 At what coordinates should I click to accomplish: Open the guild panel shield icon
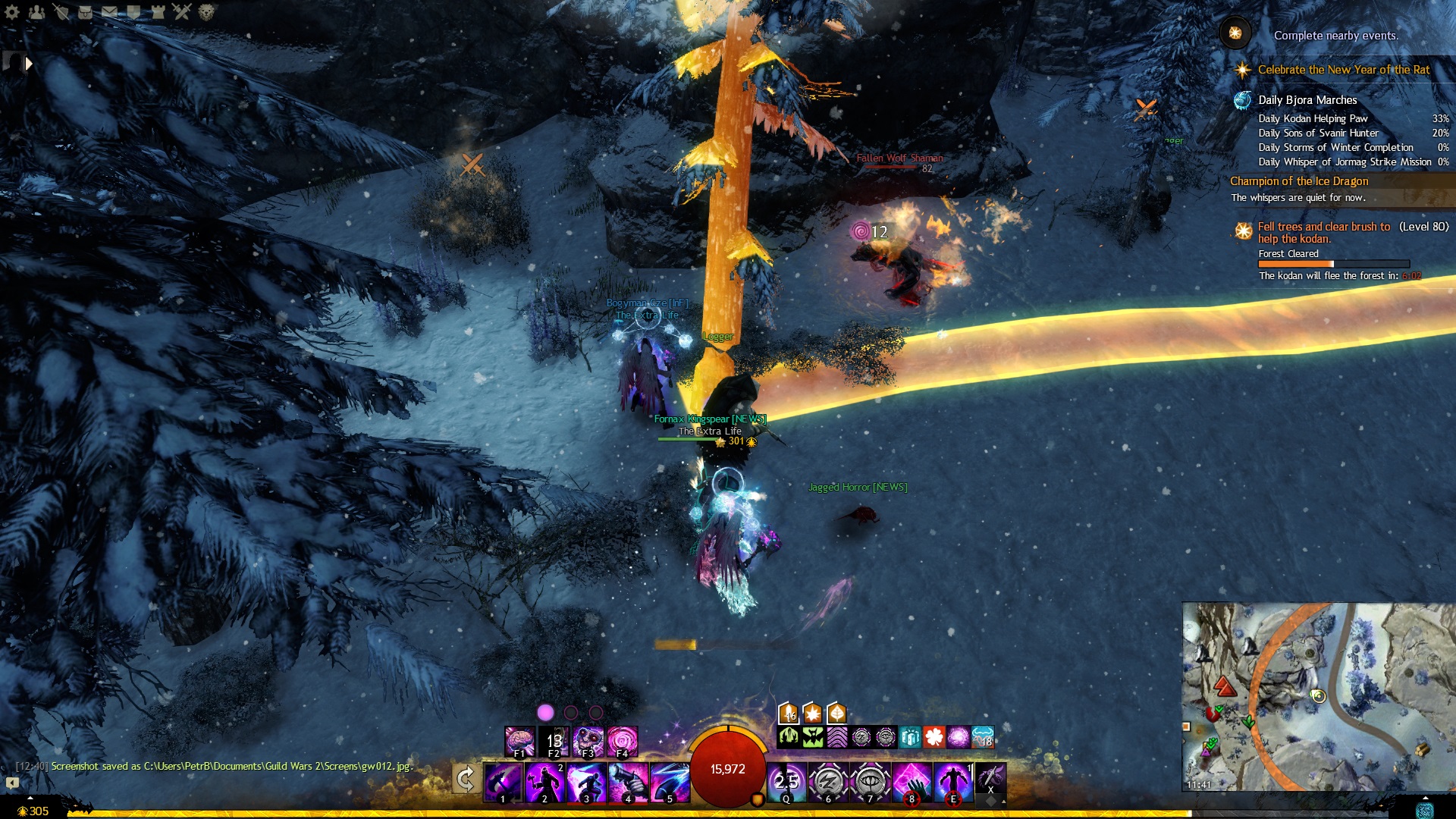coord(133,11)
